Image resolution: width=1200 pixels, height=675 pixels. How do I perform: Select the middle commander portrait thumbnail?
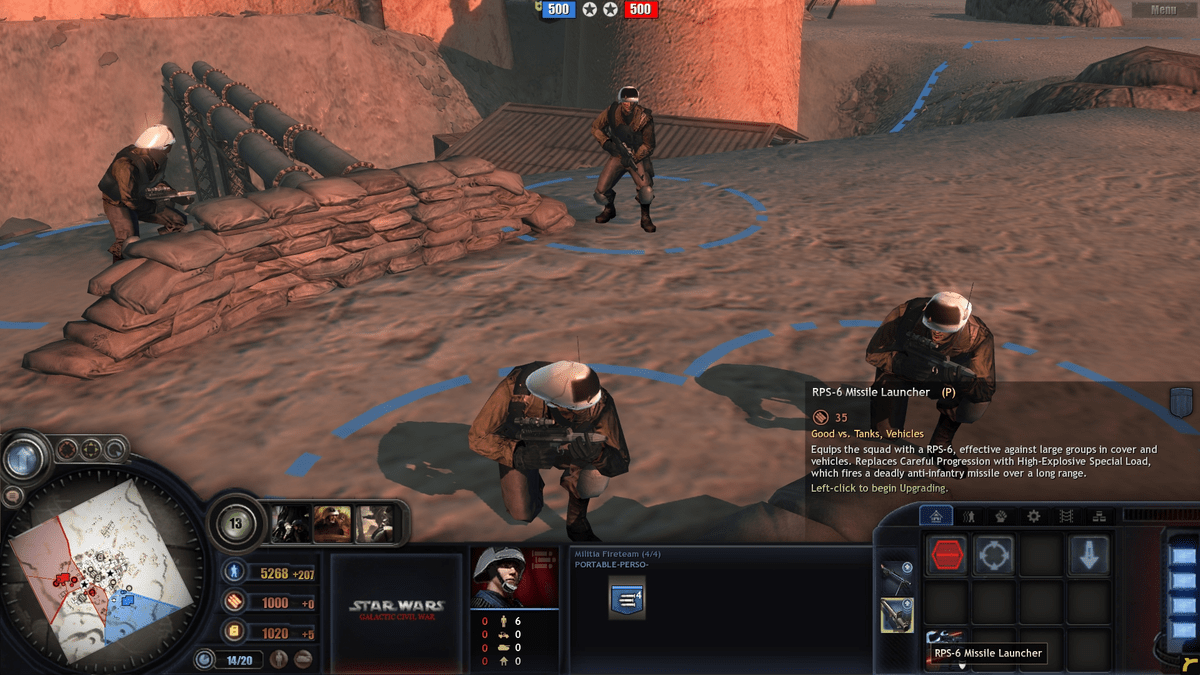click(x=332, y=523)
